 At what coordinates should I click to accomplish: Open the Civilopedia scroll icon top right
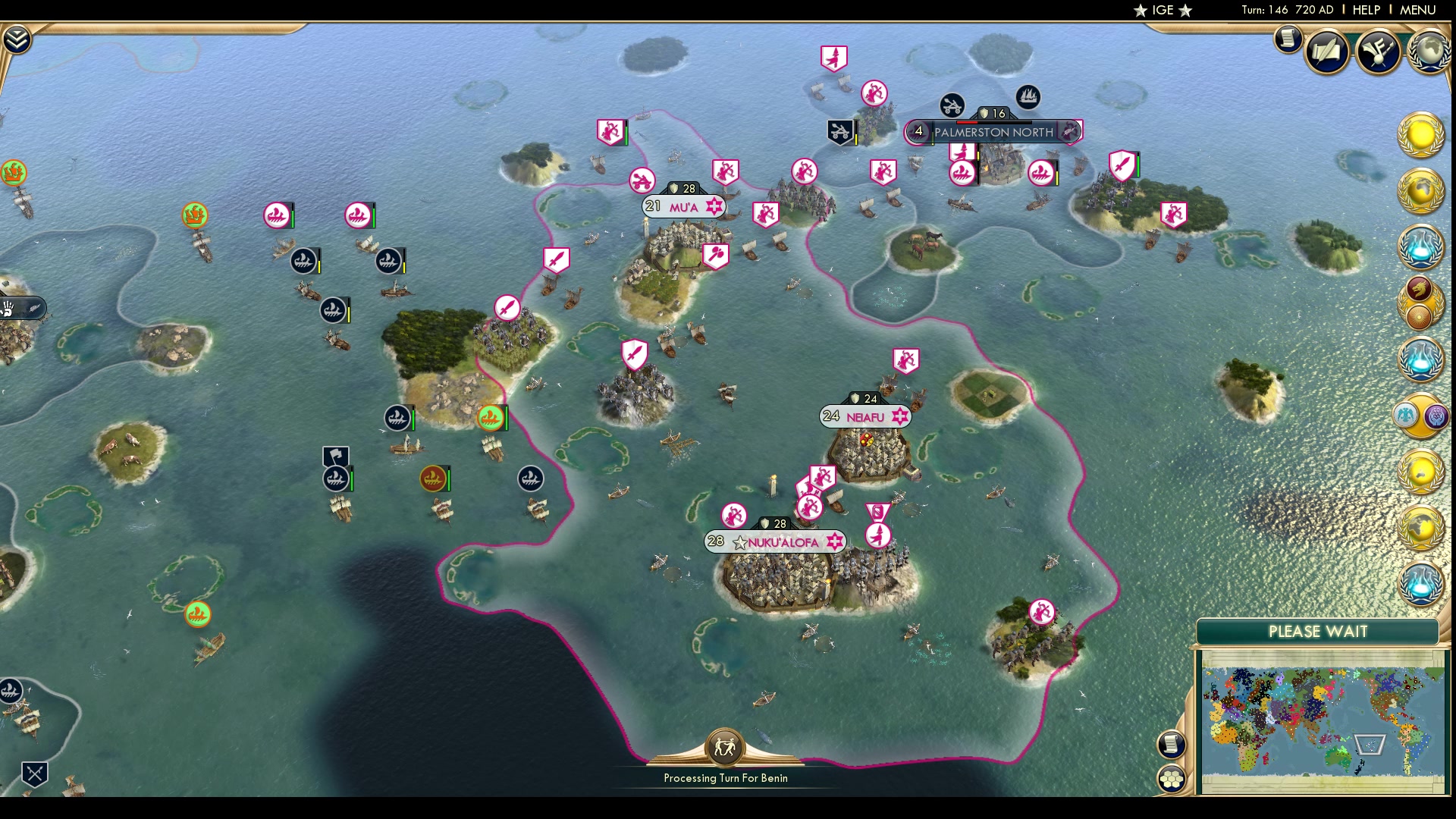click(1287, 40)
